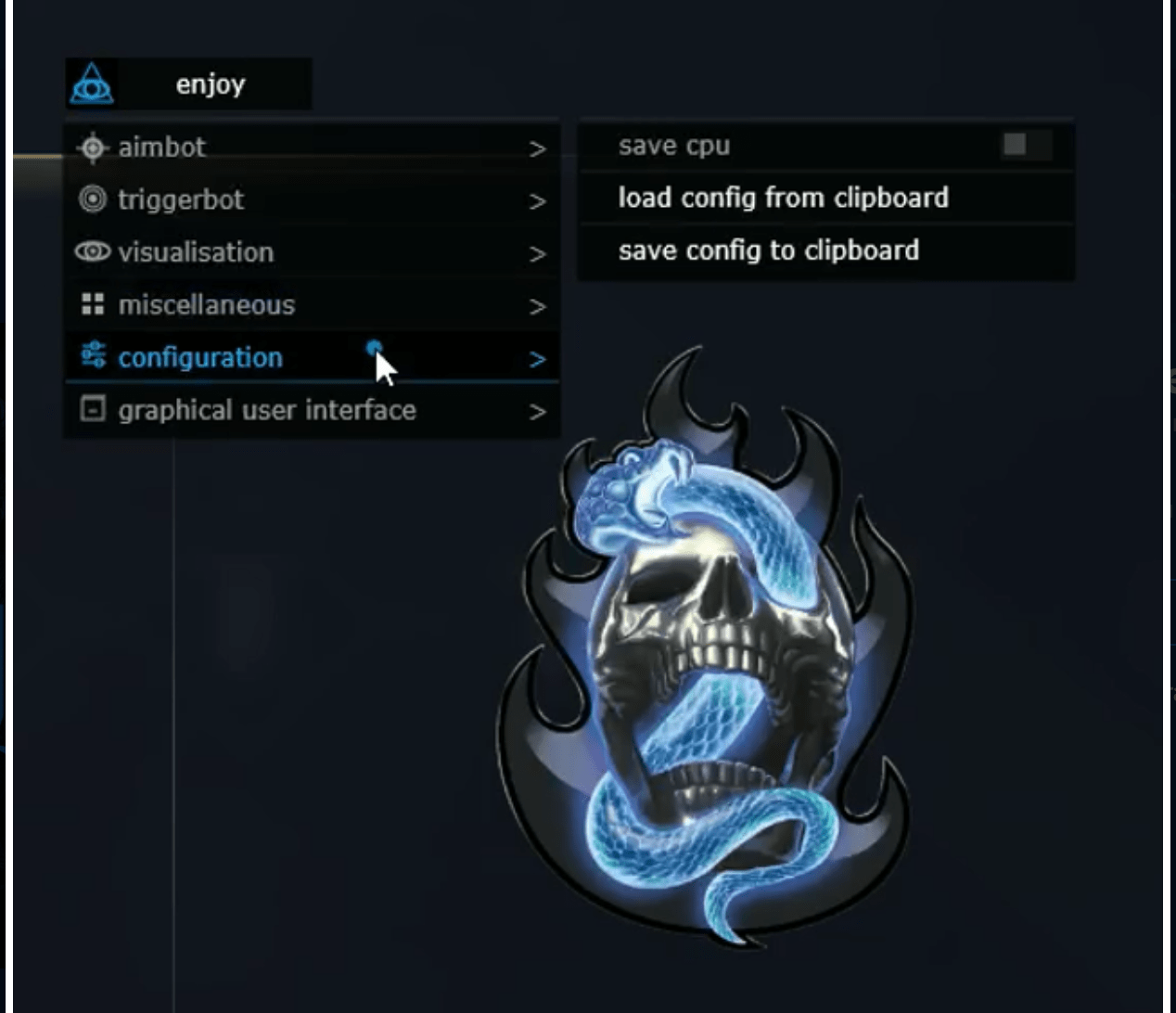Open the visualisation submenu

click(311, 252)
